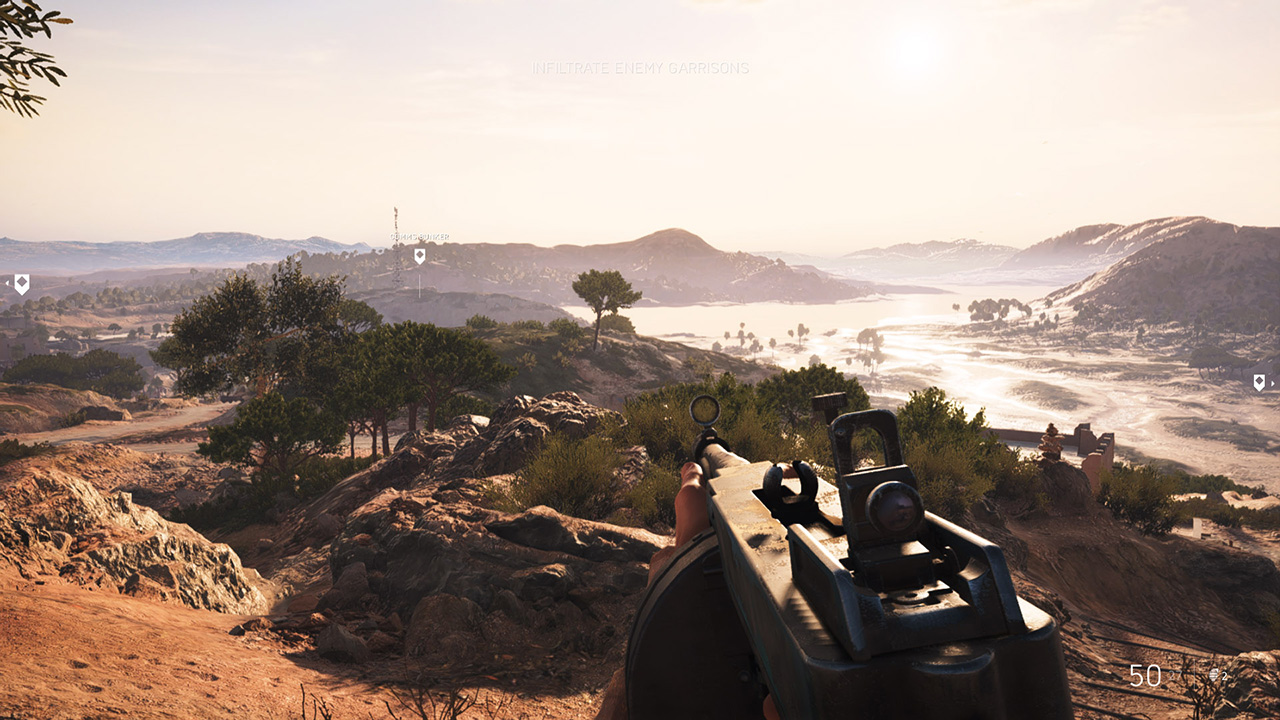Click the arrow beside the right objective marker

pyautogui.click(x=1272, y=381)
